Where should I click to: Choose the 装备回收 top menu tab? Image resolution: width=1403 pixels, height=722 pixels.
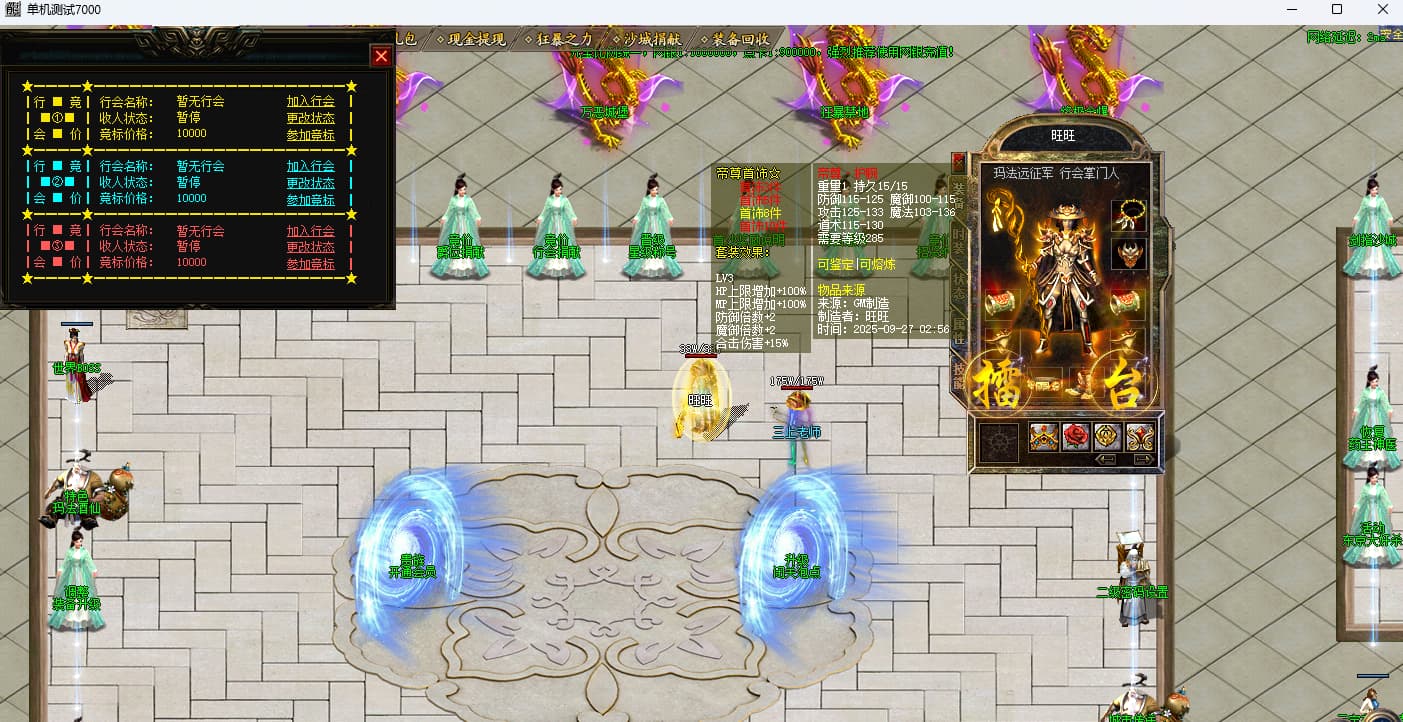coord(737,39)
